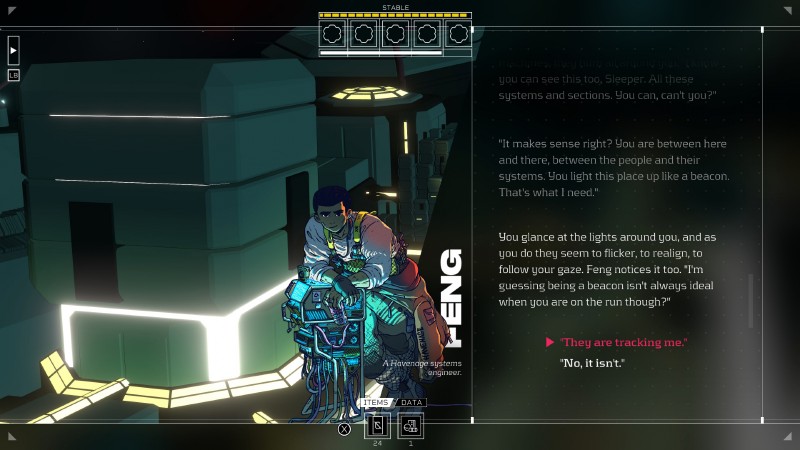The height and width of the screenshot is (450, 800).
Task: Switch to the Items tab
Action: coord(376,403)
